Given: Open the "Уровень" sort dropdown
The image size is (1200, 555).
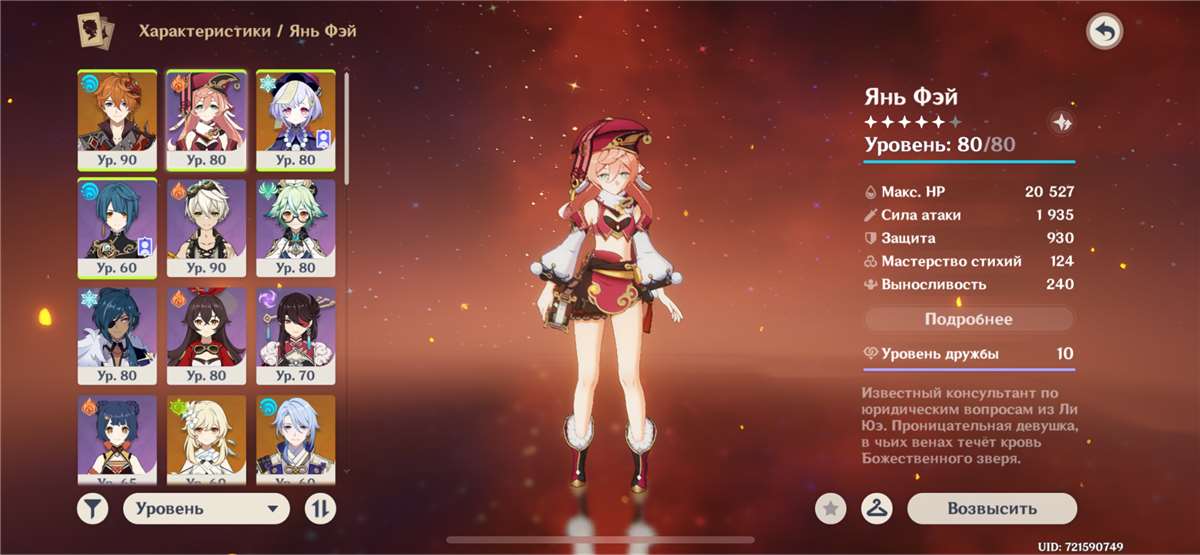Looking at the screenshot, I should 206,509.
